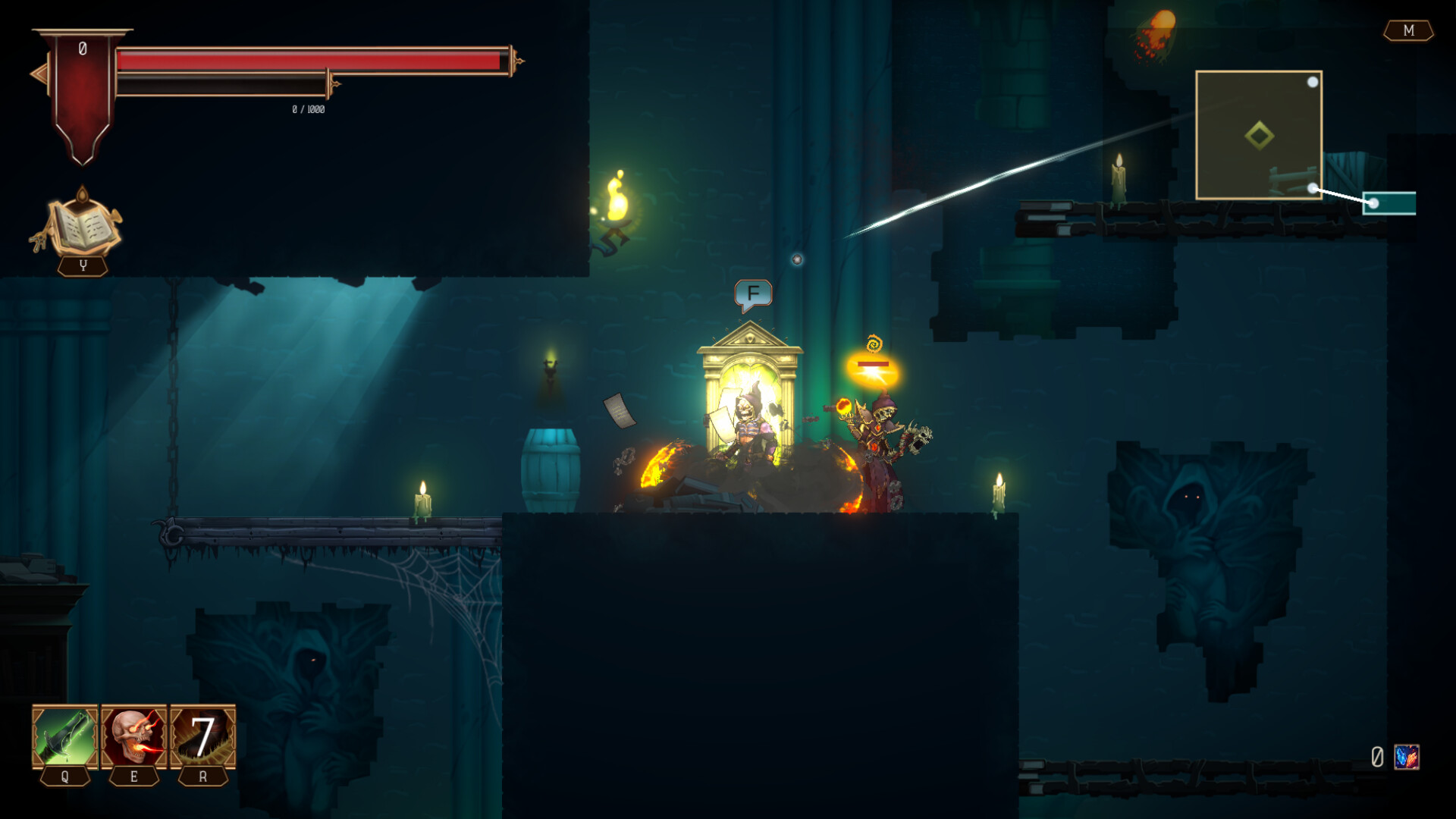Screen dimensions: 1456x819
Task: Open the grimoire spellbook bound to Y
Action: click(x=82, y=227)
